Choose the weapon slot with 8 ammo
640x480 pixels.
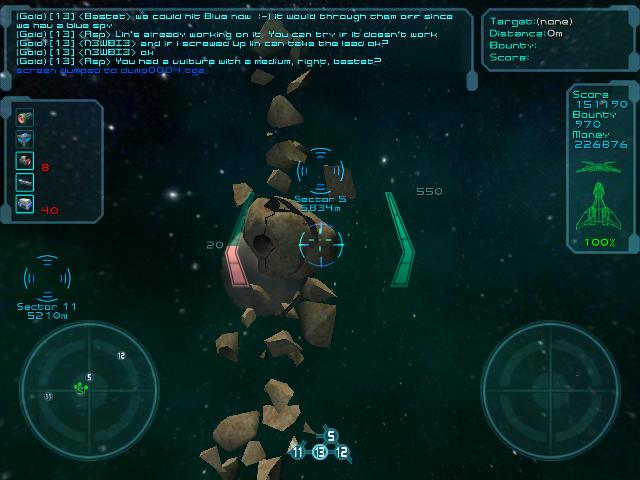[x=25, y=161]
